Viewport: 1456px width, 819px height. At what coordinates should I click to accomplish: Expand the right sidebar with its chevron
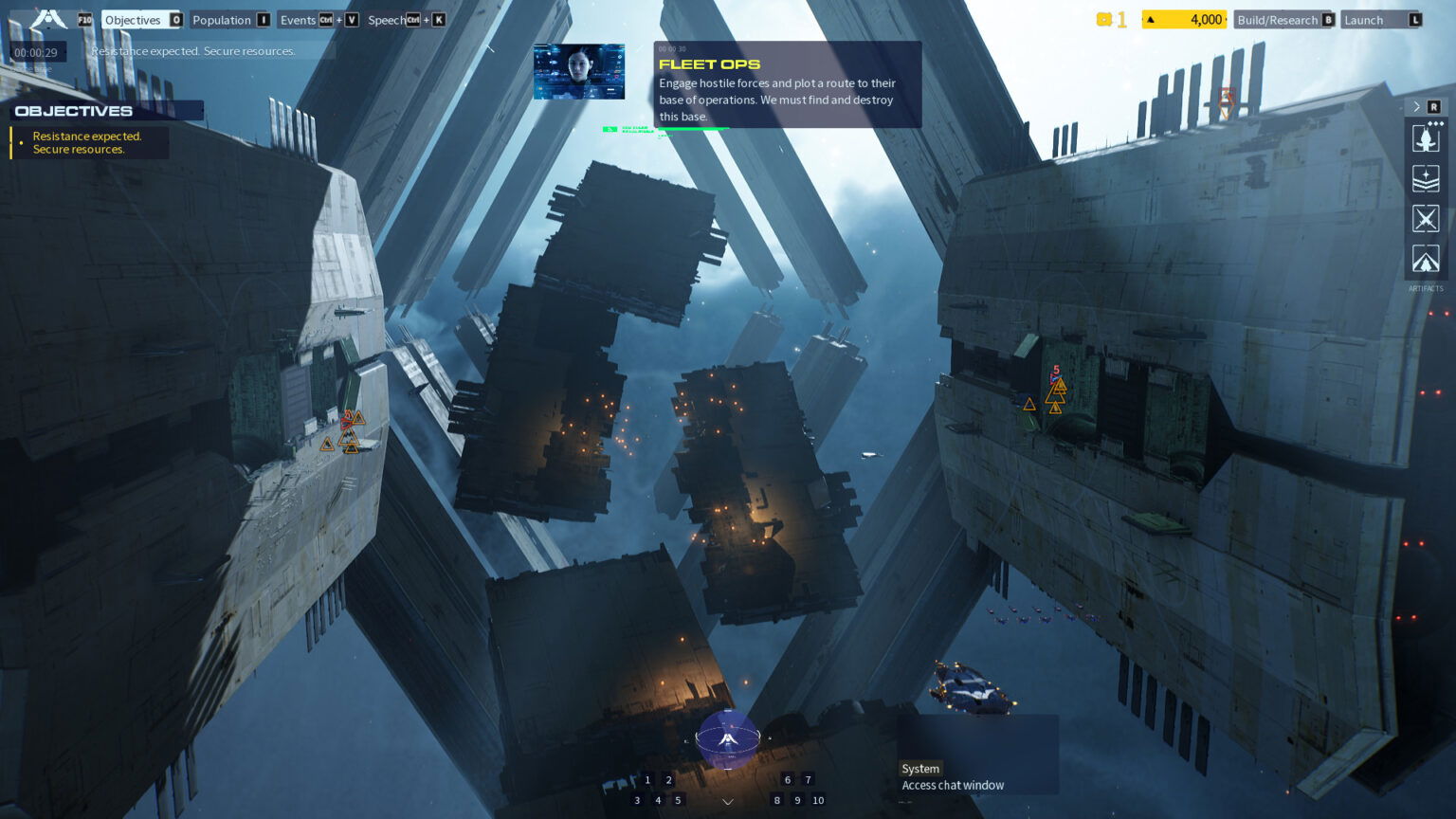[x=1415, y=106]
